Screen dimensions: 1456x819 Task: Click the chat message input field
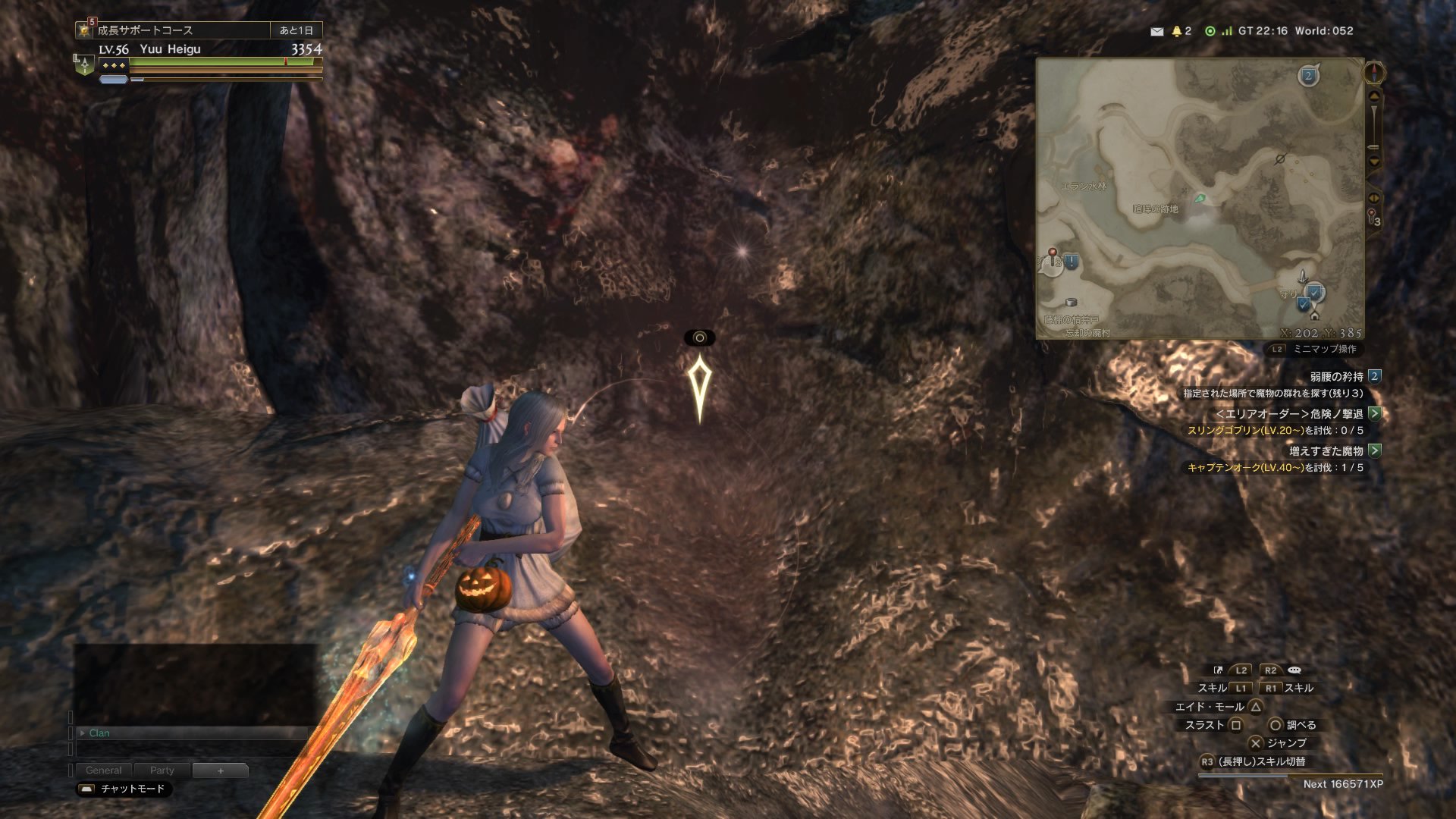tap(190, 749)
